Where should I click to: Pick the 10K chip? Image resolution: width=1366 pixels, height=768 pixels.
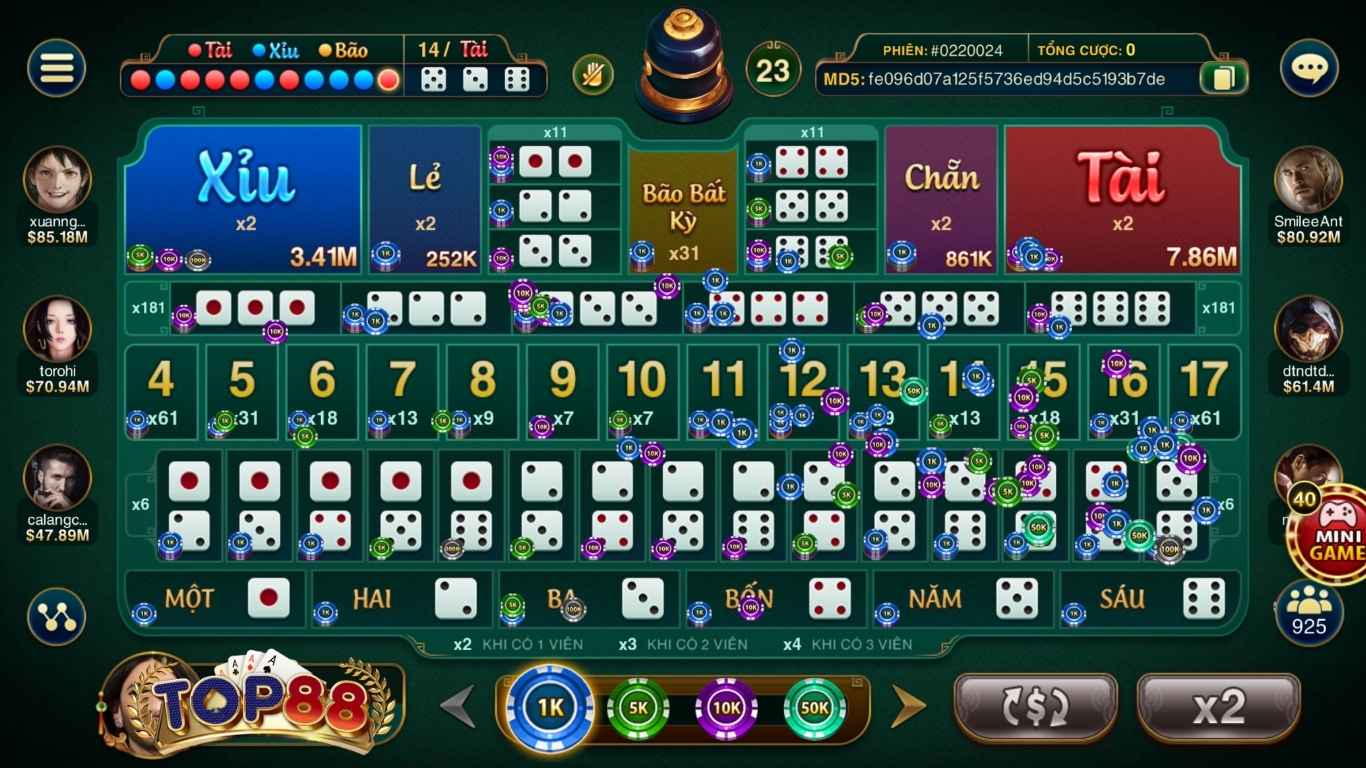726,708
